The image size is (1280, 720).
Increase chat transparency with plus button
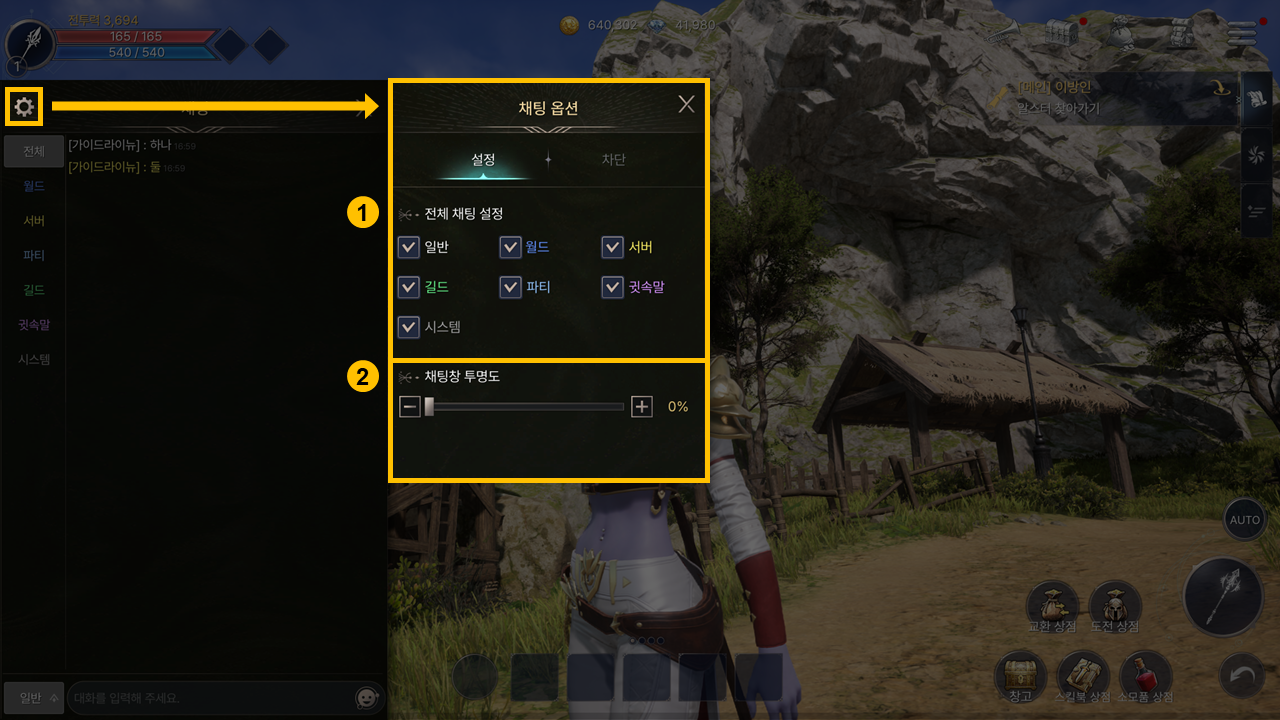pyautogui.click(x=642, y=407)
